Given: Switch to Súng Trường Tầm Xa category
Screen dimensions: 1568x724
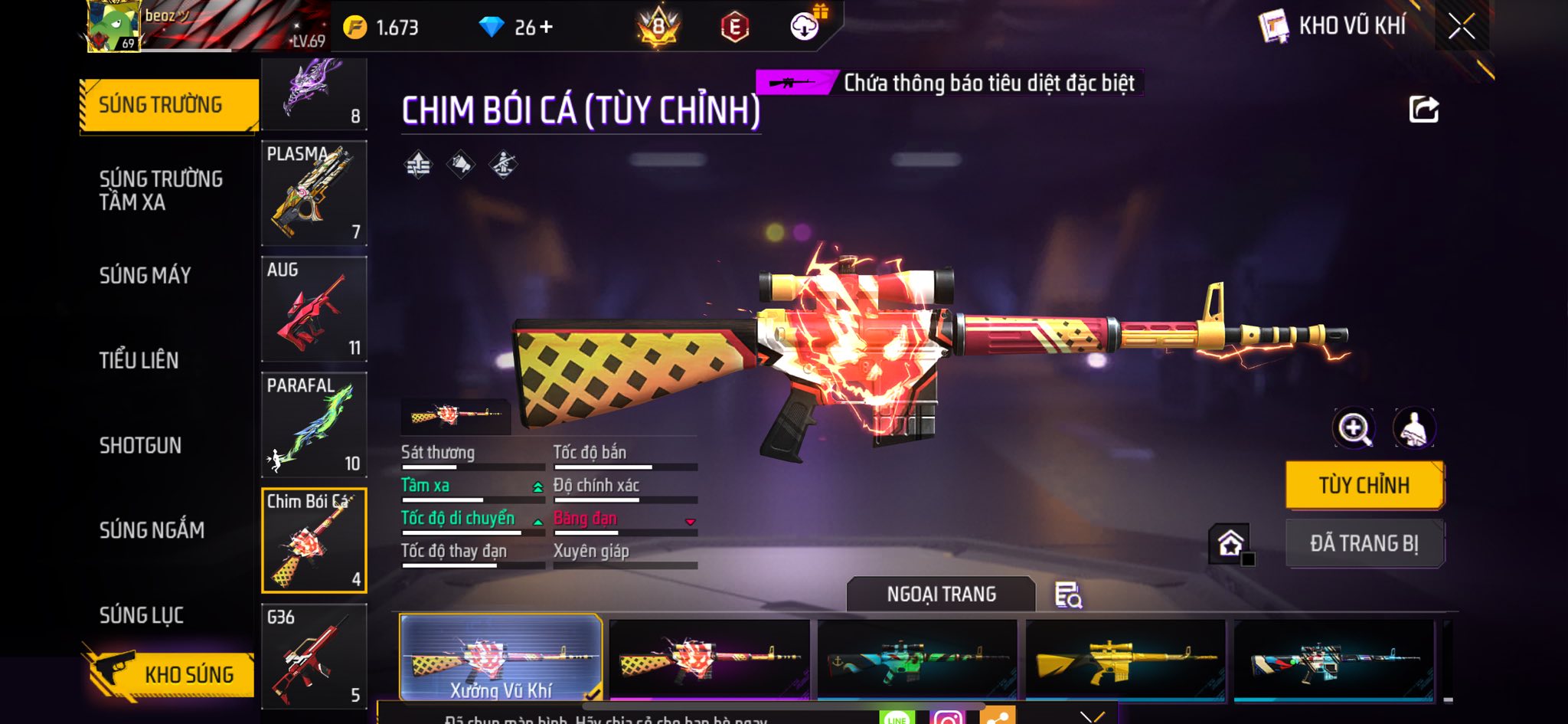Looking at the screenshot, I should pos(161,190).
